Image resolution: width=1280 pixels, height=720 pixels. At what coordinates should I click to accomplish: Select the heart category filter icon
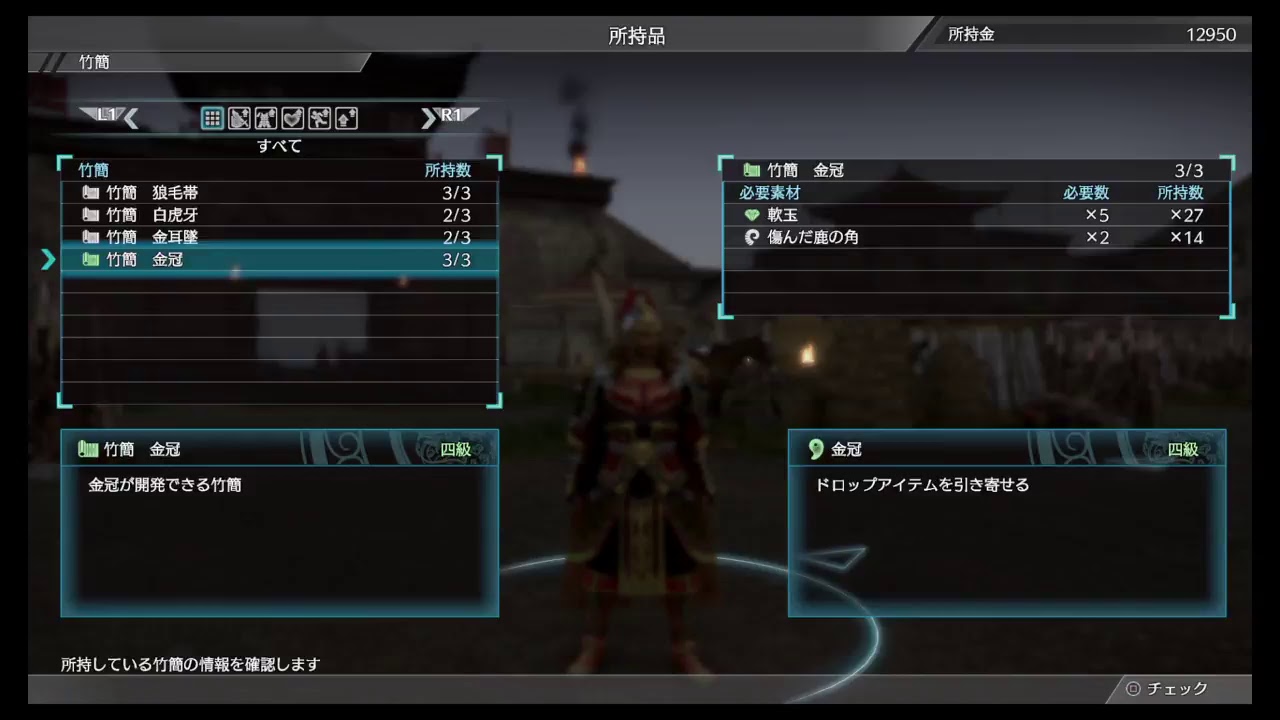click(292, 118)
